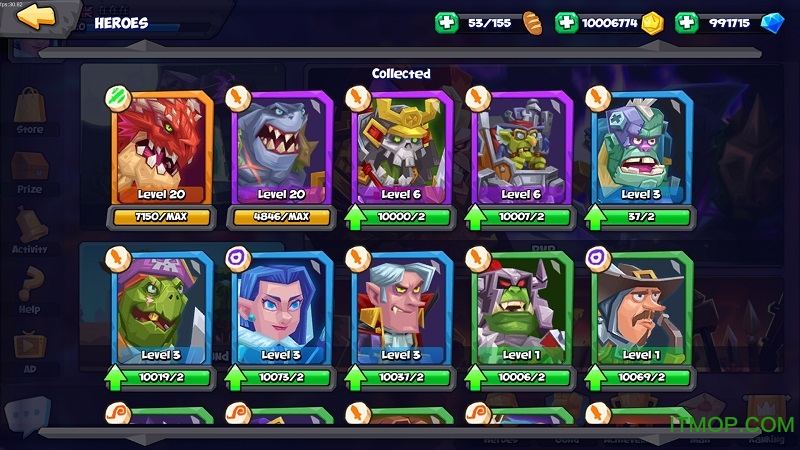This screenshot has height=450, width=800.
Task: Select the skull samurai hero card
Action: (x=400, y=147)
